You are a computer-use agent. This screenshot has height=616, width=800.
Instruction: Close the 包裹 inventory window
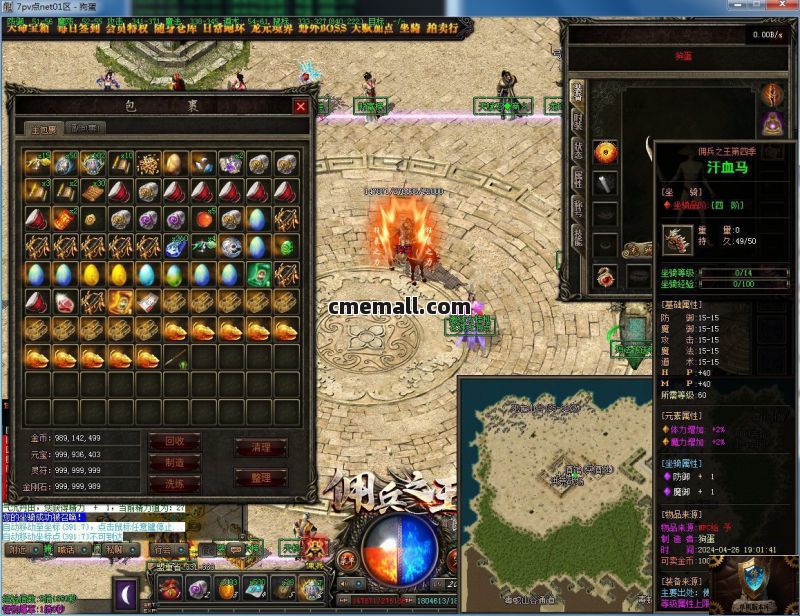point(300,106)
